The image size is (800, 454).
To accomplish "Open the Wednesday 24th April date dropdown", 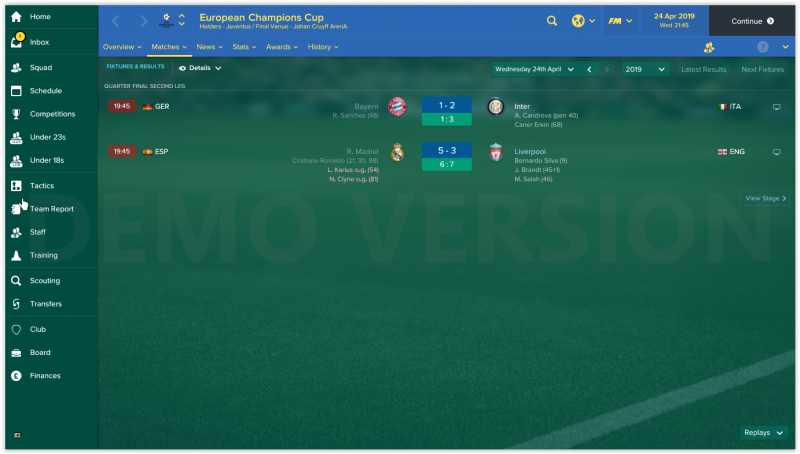I will tap(535, 69).
